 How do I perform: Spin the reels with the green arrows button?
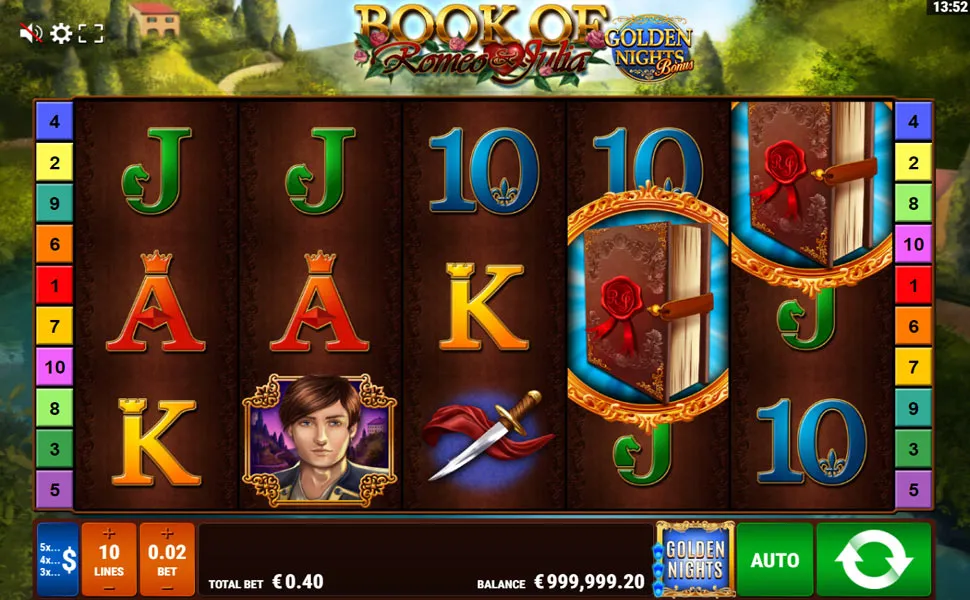pos(873,560)
